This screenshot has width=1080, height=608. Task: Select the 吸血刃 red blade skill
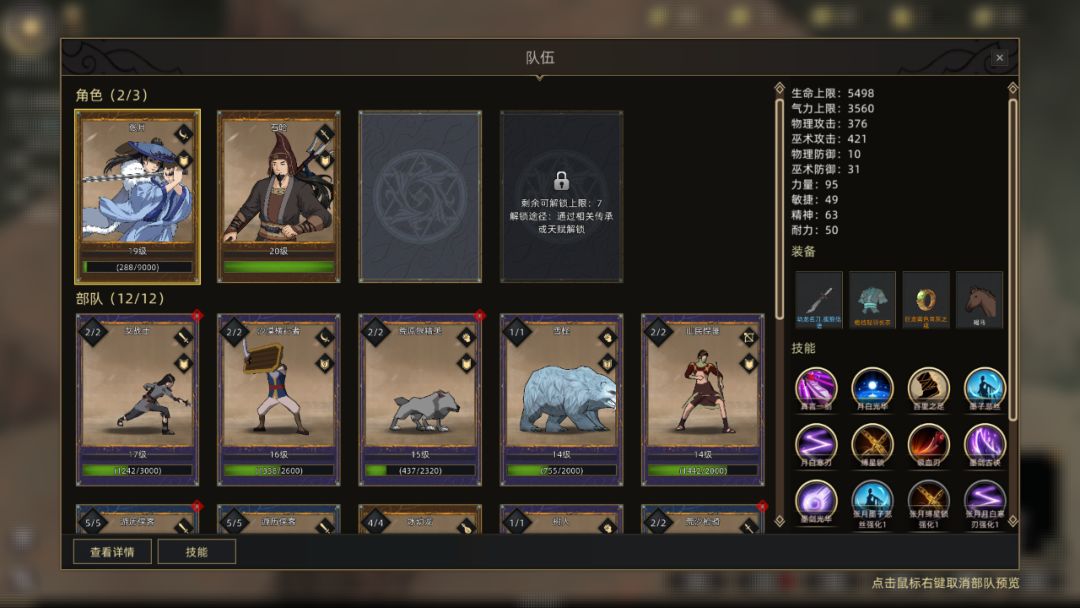coord(928,444)
